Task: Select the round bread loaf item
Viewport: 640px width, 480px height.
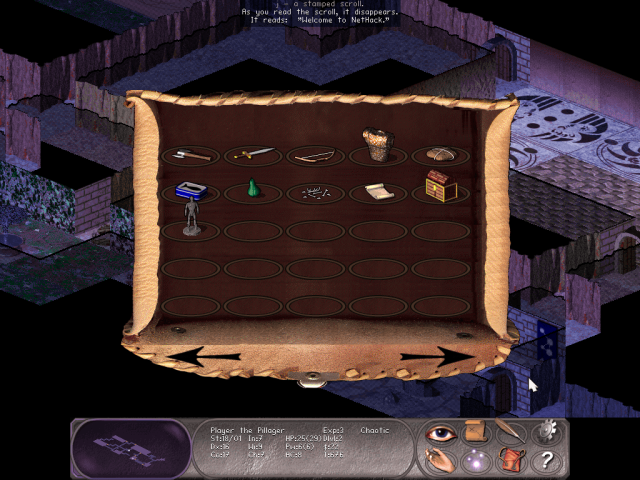Action: (x=440, y=154)
